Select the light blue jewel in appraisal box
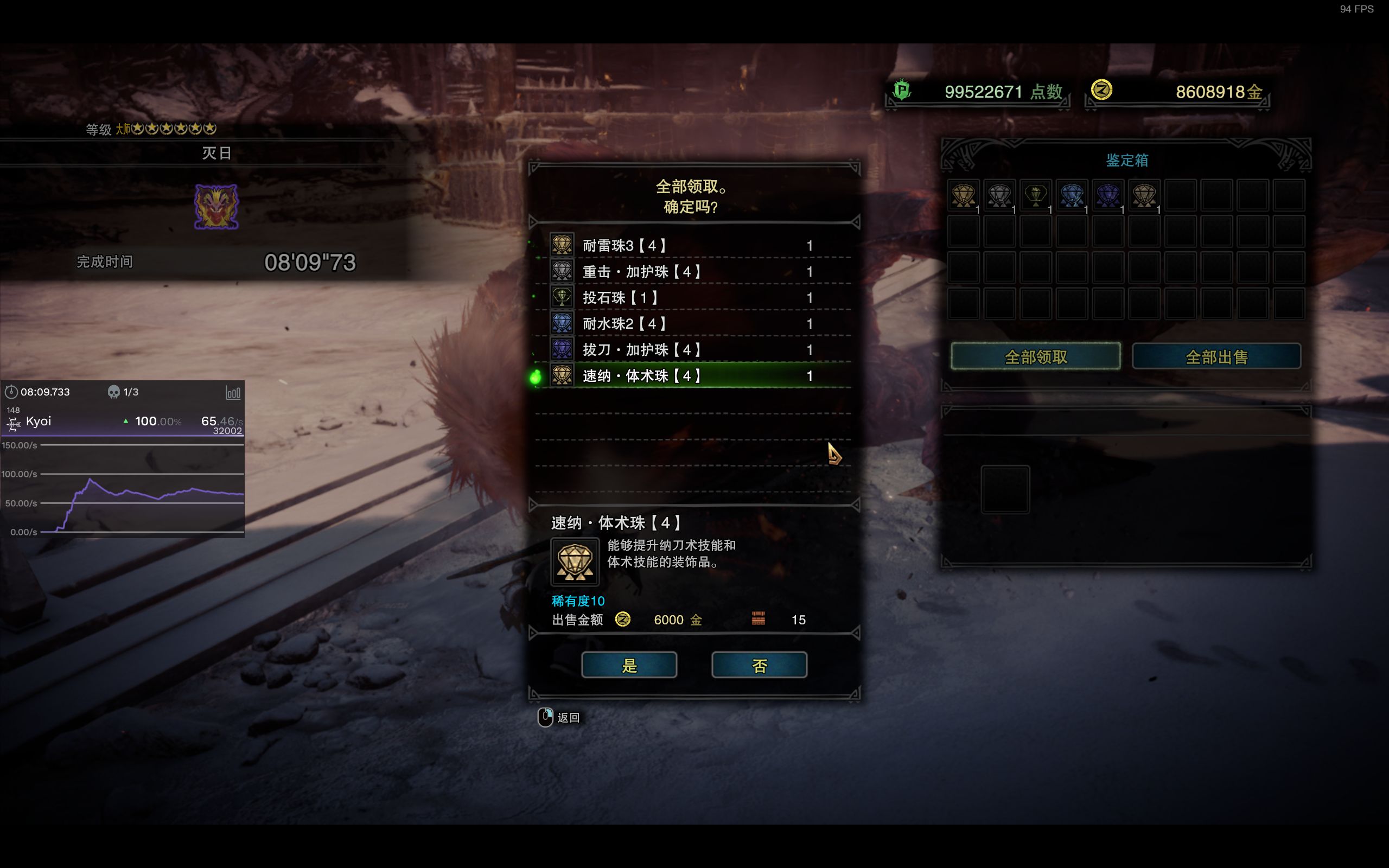 (x=1072, y=195)
